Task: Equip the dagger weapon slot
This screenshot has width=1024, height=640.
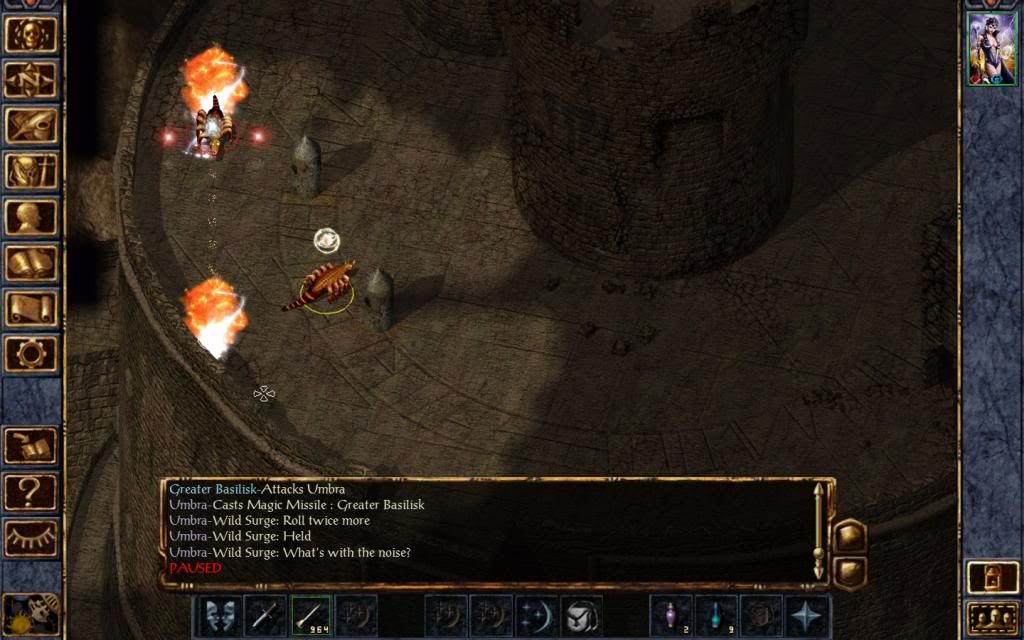Action: 265,615
